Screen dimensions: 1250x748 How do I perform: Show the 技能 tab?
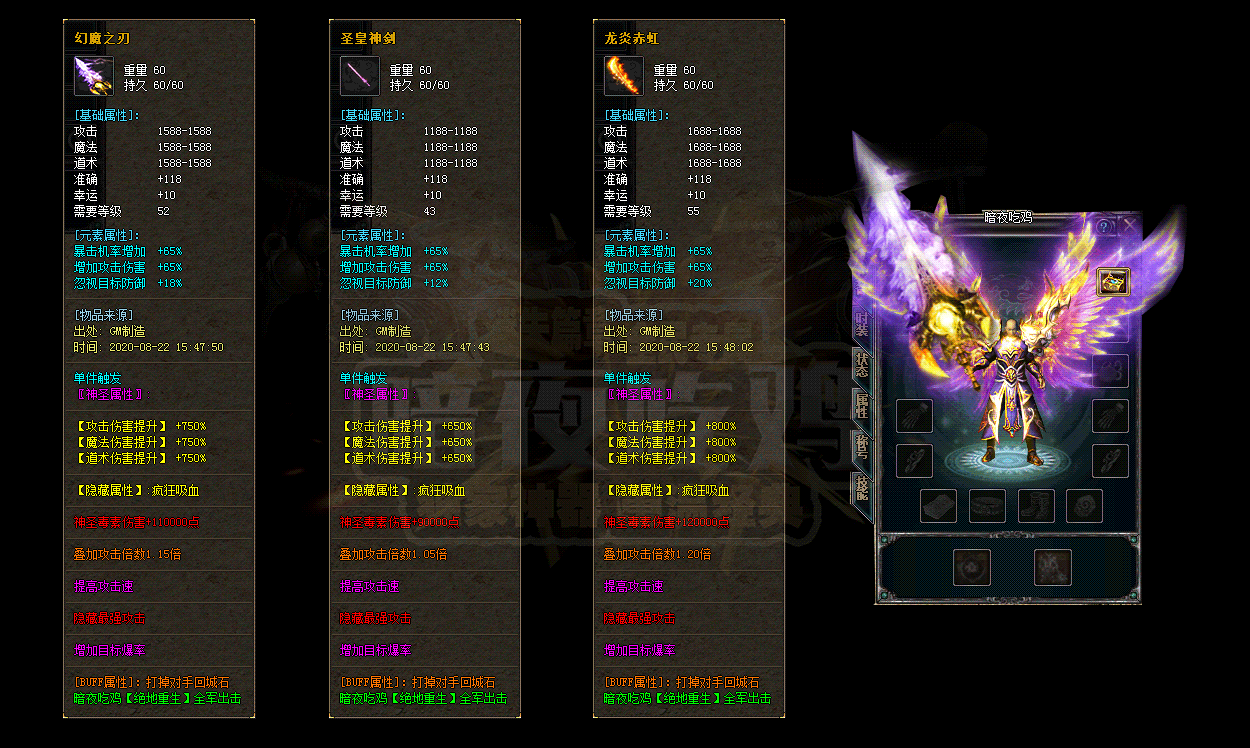861,489
